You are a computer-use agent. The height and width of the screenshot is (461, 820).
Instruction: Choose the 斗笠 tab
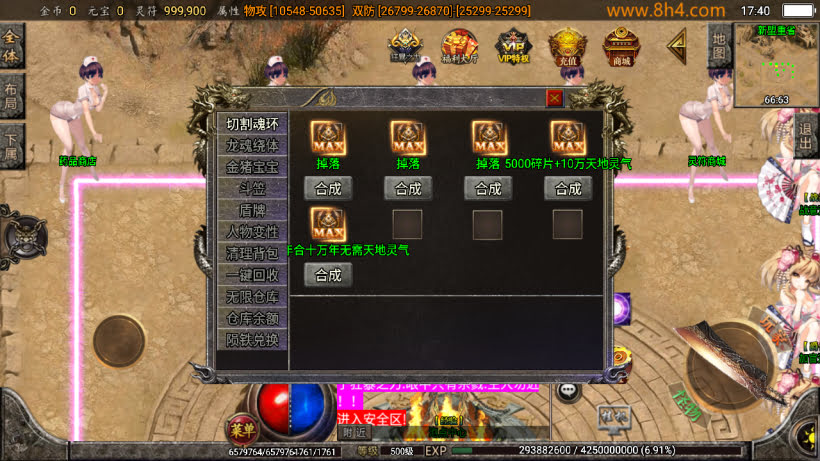252,188
